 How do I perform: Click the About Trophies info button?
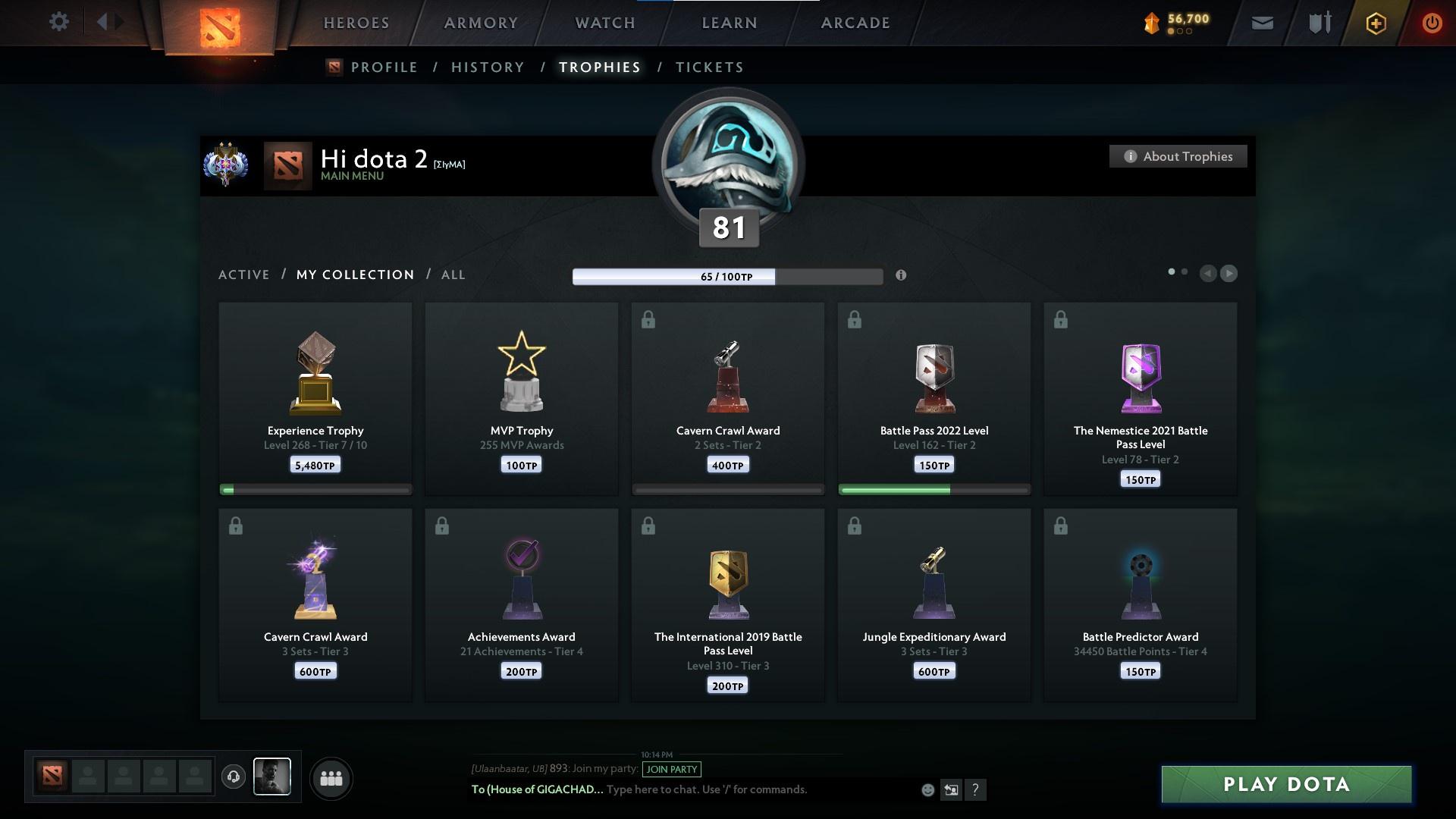point(1178,156)
